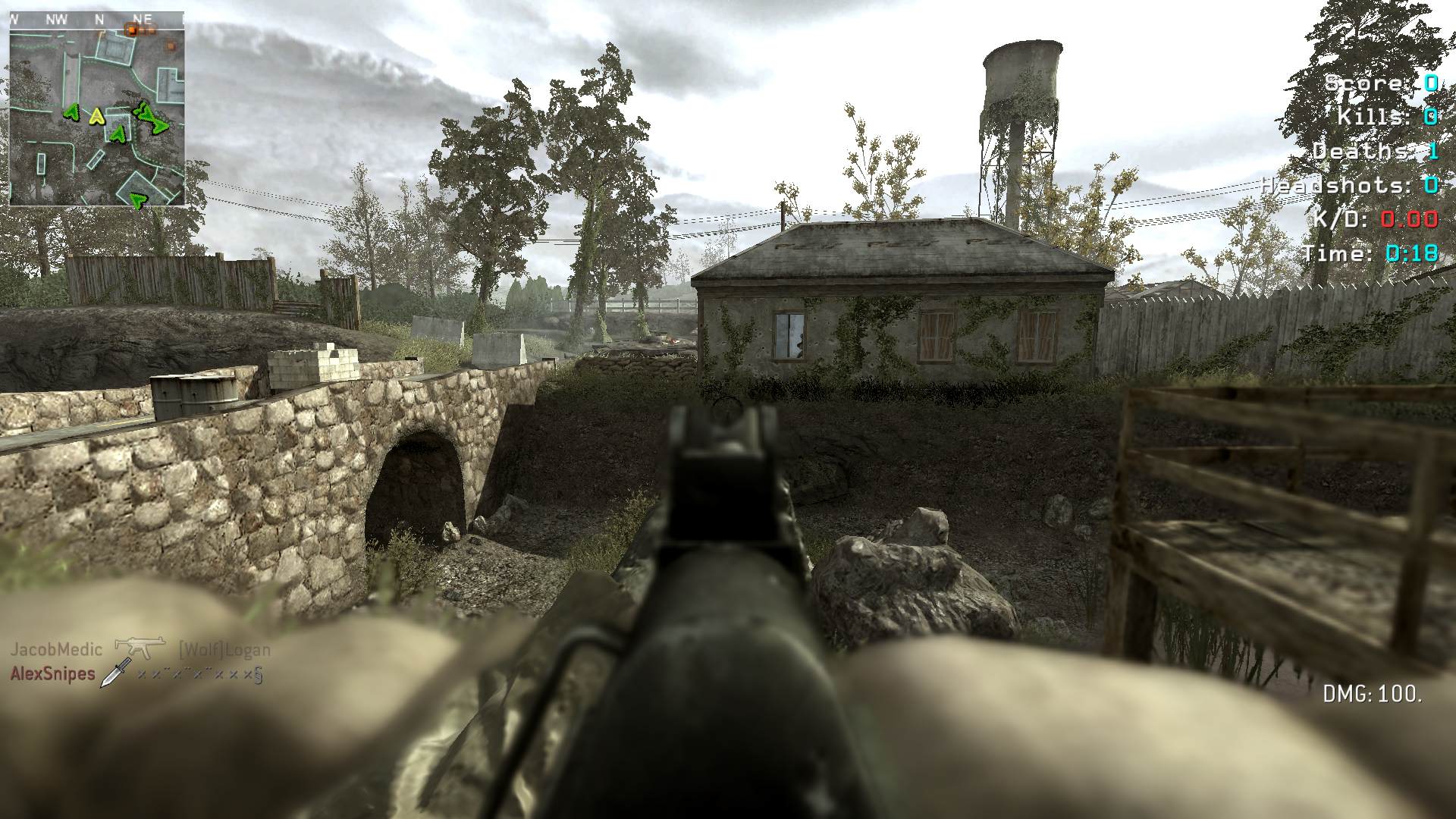
Task: Click the [Wolf]Logan name in kill feed
Action: pos(224,650)
